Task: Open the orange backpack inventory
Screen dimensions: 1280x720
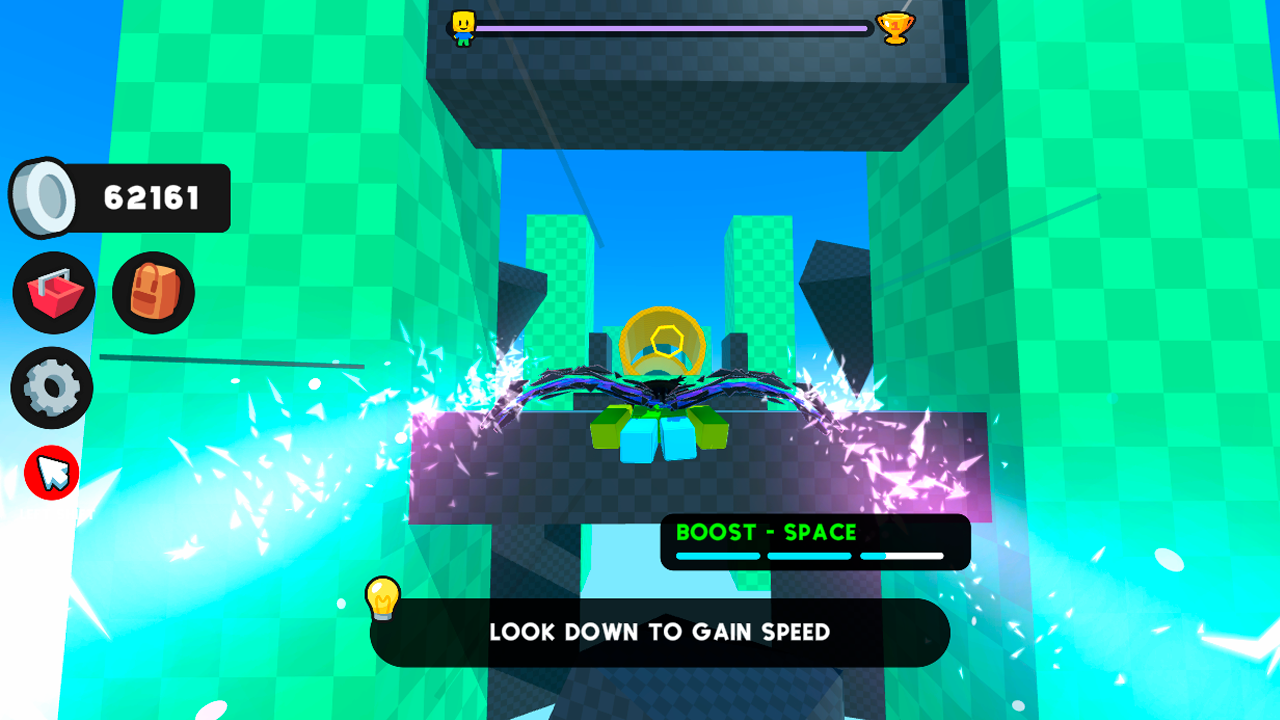Action: coord(152,292)
